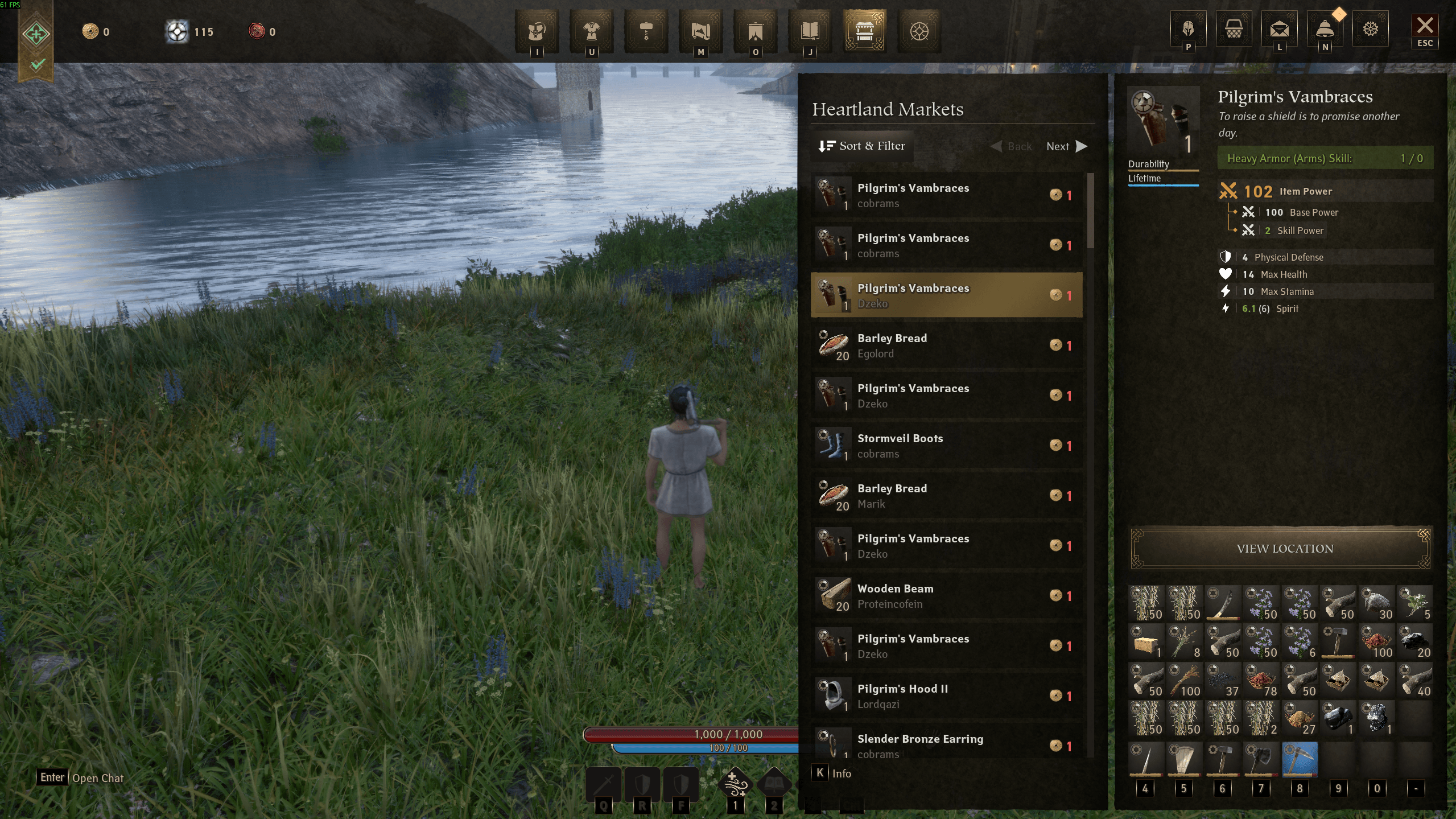Open the crafting hammer menu

(646, 31)
